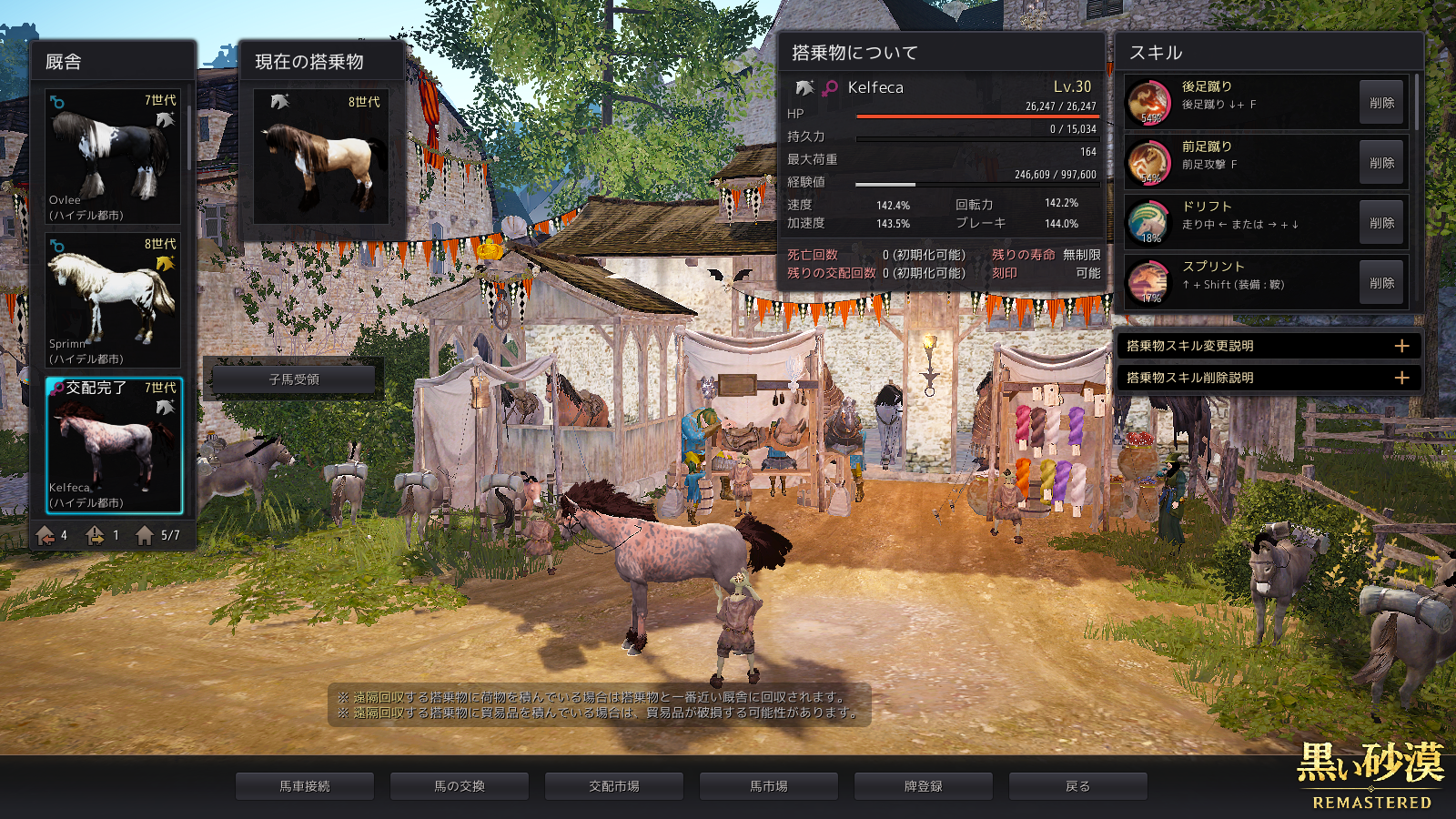Remove the 前足蹴り skill
The width and height of the screenshot is (1456, 819).
coord(1380,163)
